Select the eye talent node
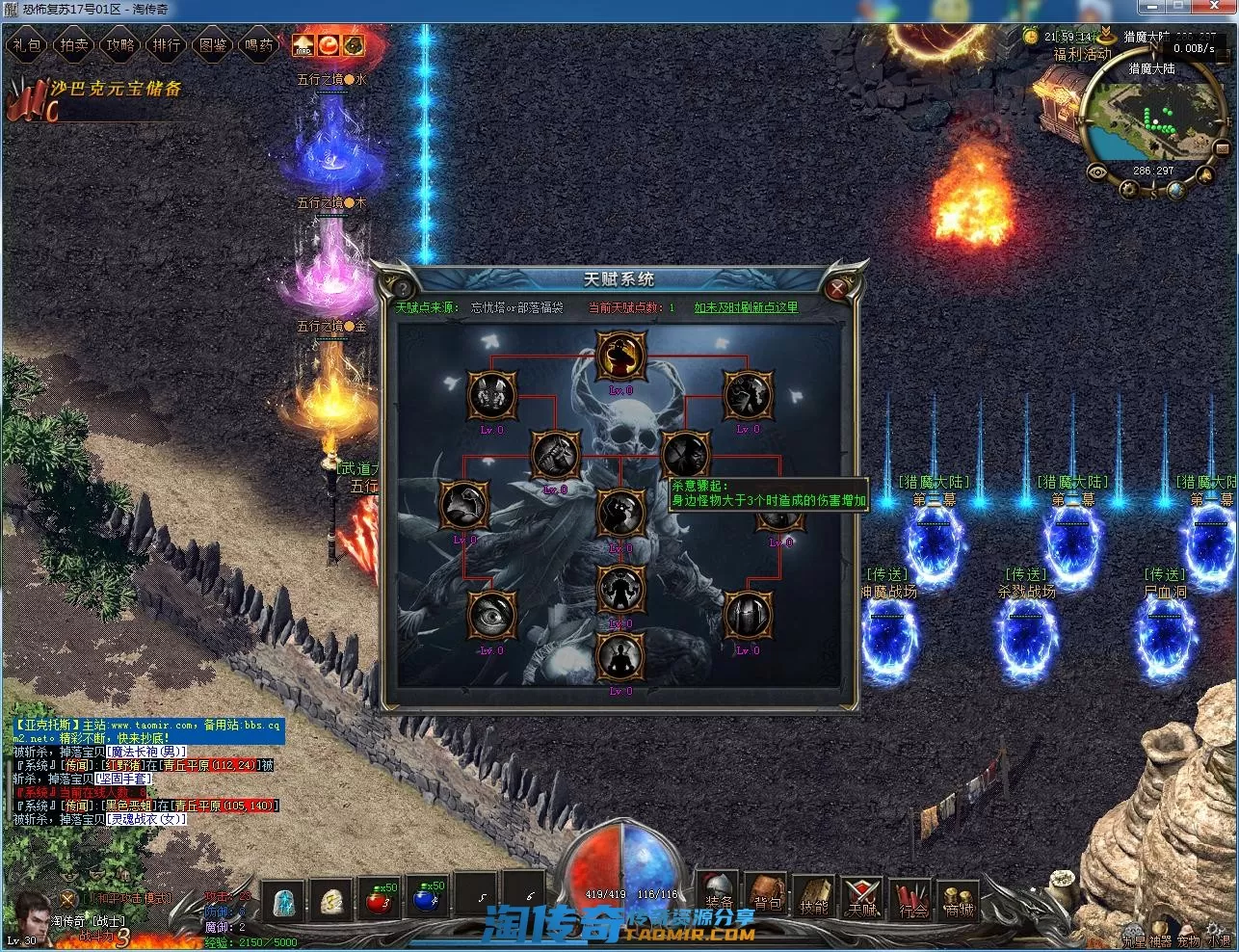Viewport: 1239px width, 952px height. (491, 615)
